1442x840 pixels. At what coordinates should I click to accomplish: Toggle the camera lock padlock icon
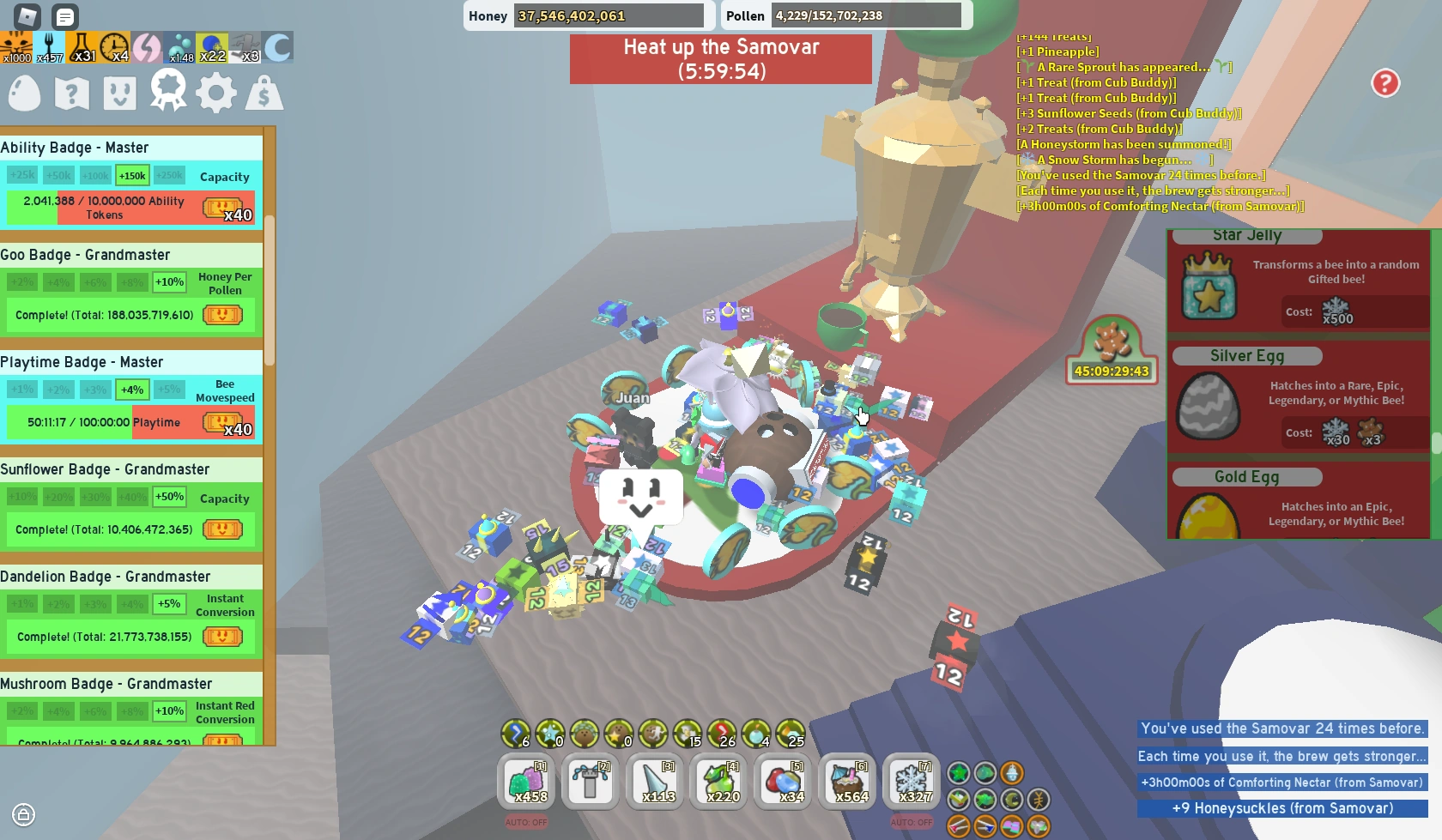coord(24,813)
